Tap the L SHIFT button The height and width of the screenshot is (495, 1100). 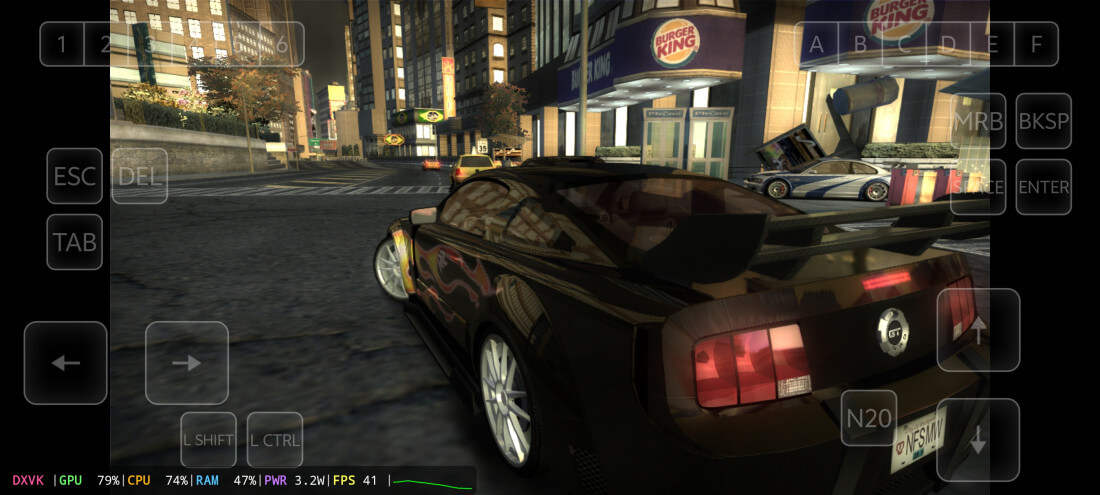[x=208, y=440]
